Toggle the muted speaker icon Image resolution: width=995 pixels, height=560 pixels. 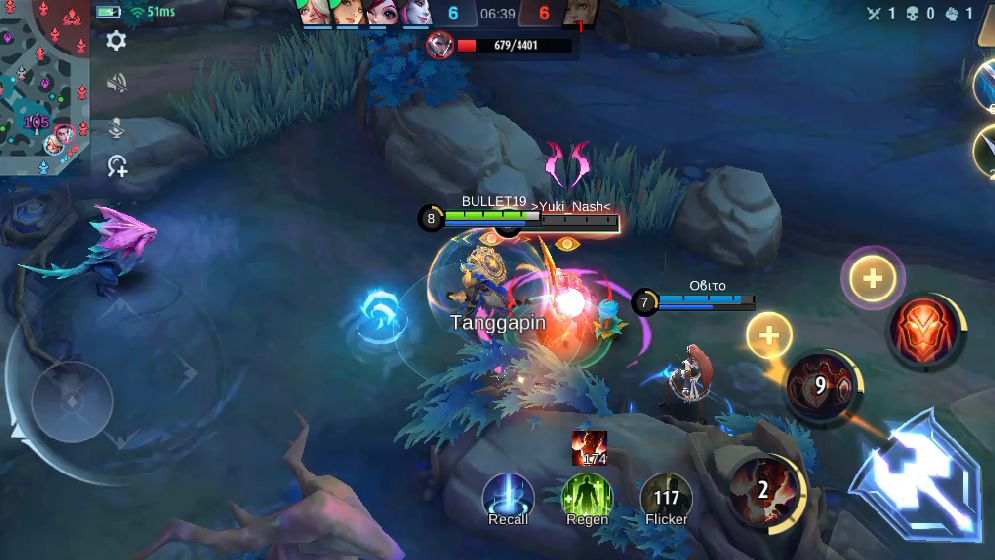point(117,83)
